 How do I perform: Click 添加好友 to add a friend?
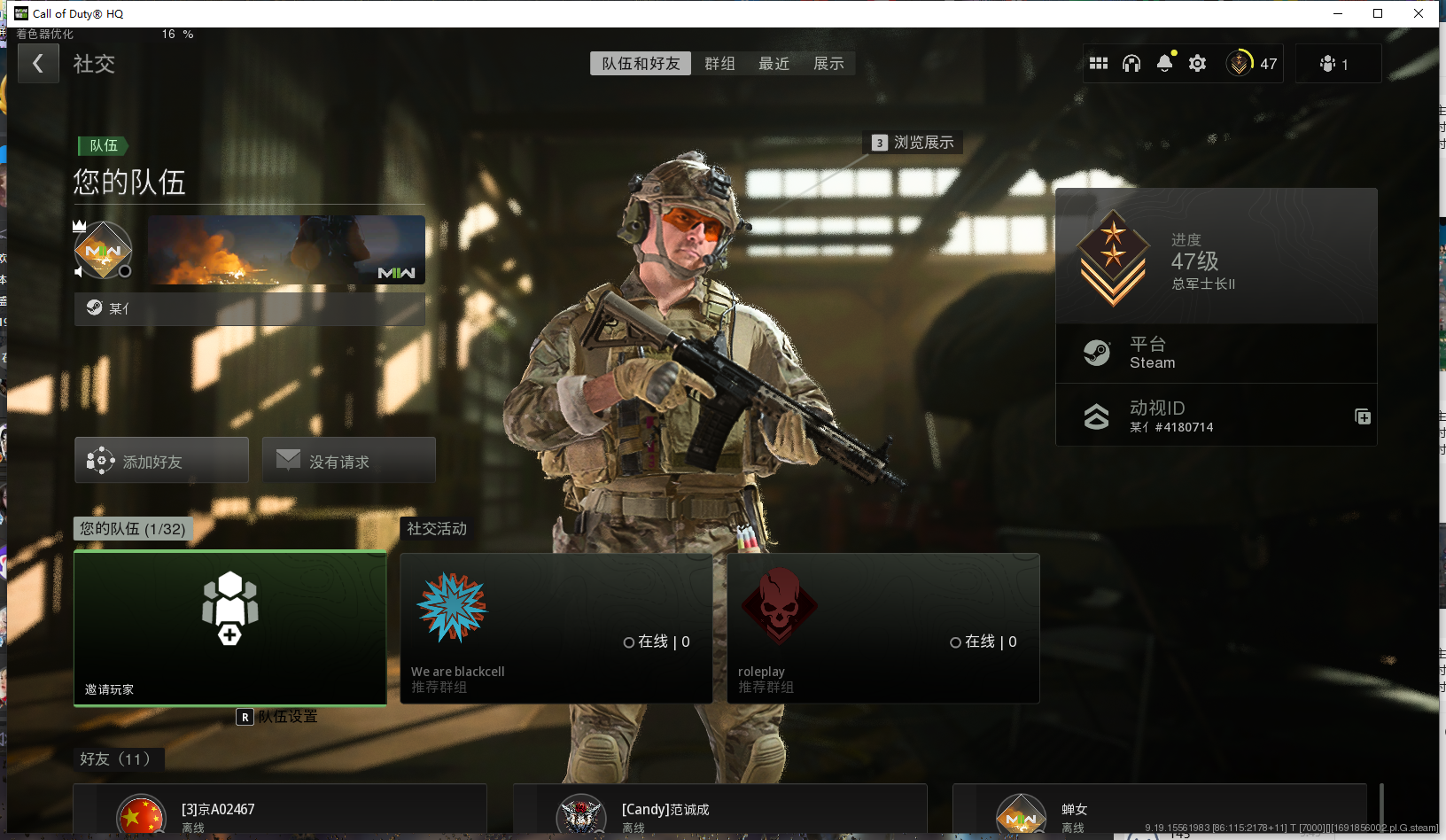click(x=161, y=461)
